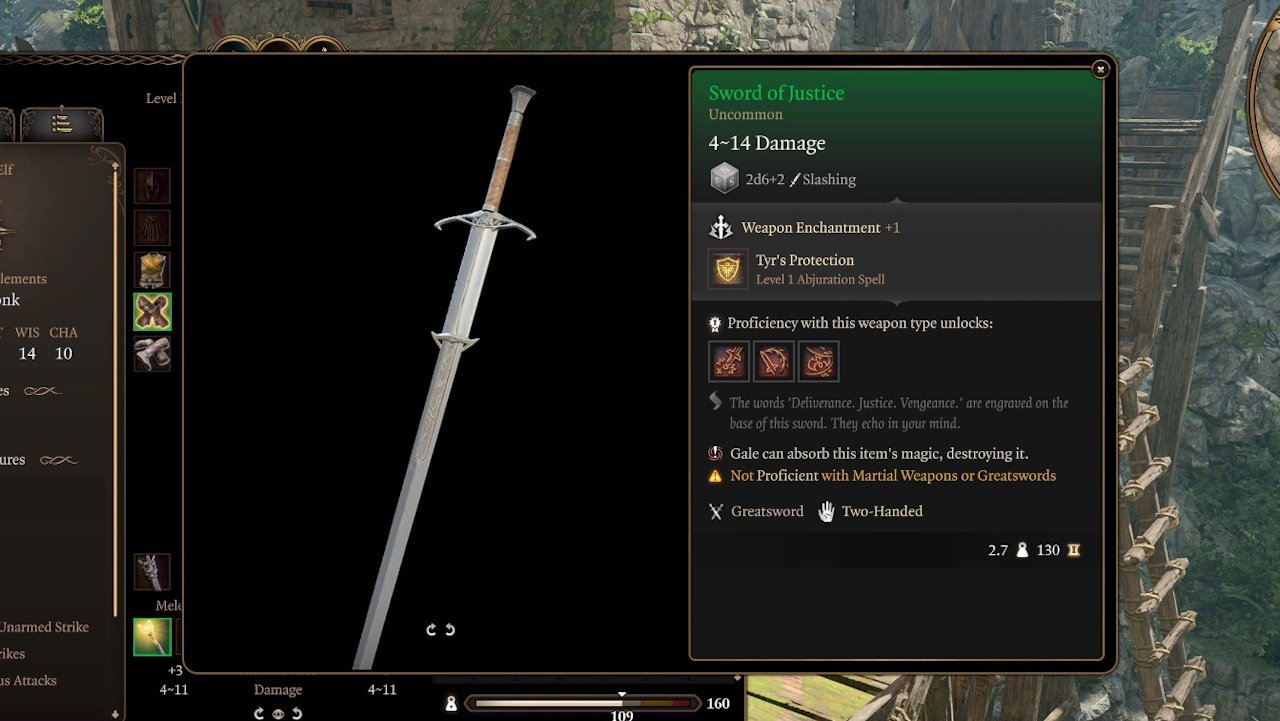Click the Weapon Enchantment +1 icon

click(721, 227)
